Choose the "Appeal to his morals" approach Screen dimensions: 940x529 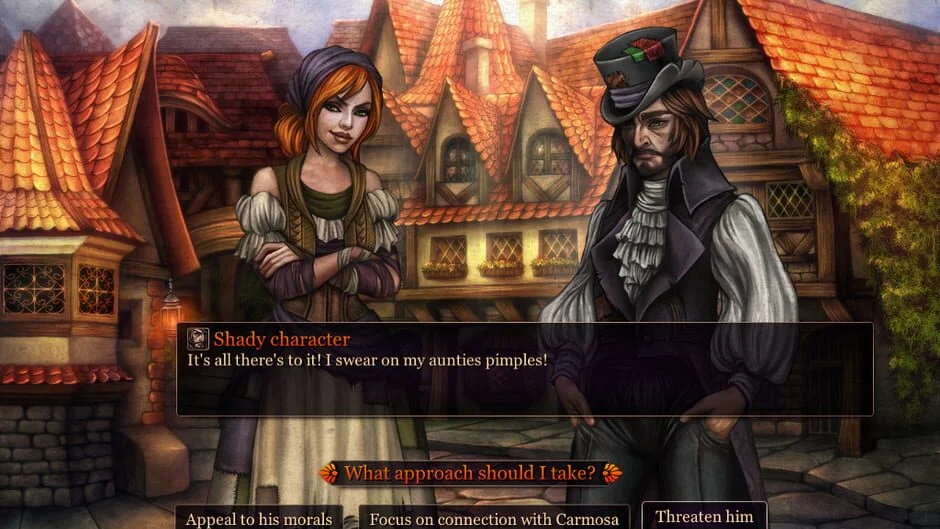click(x=259, y=518)
